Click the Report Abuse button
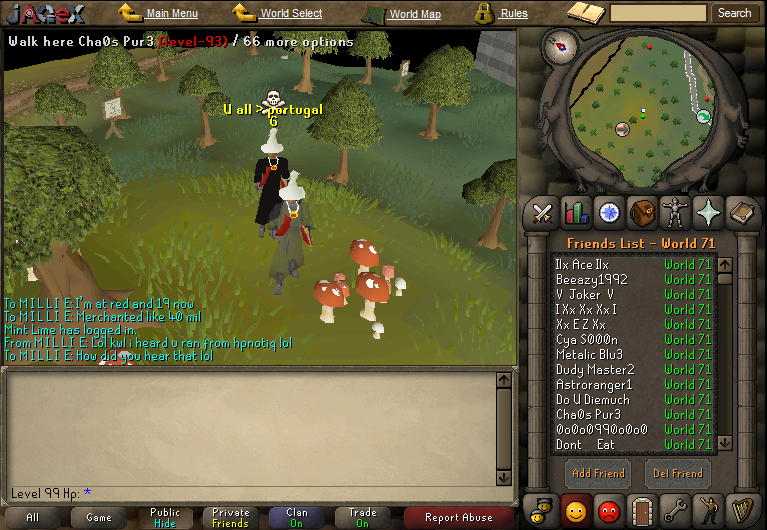This screenshot has height=530, width=767. 459,517
